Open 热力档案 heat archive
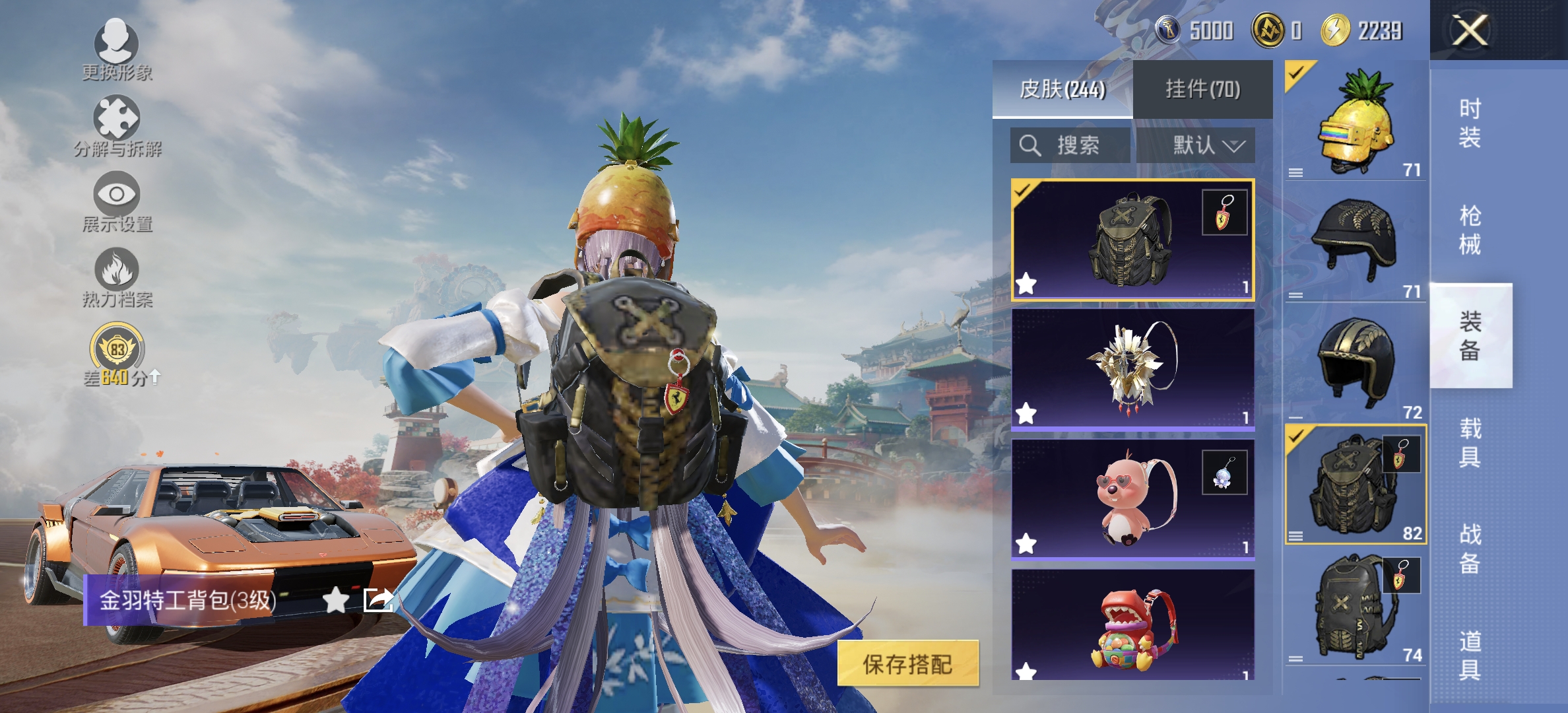The width and height of the screenshot is (1568, 713). tap(117, 274)
